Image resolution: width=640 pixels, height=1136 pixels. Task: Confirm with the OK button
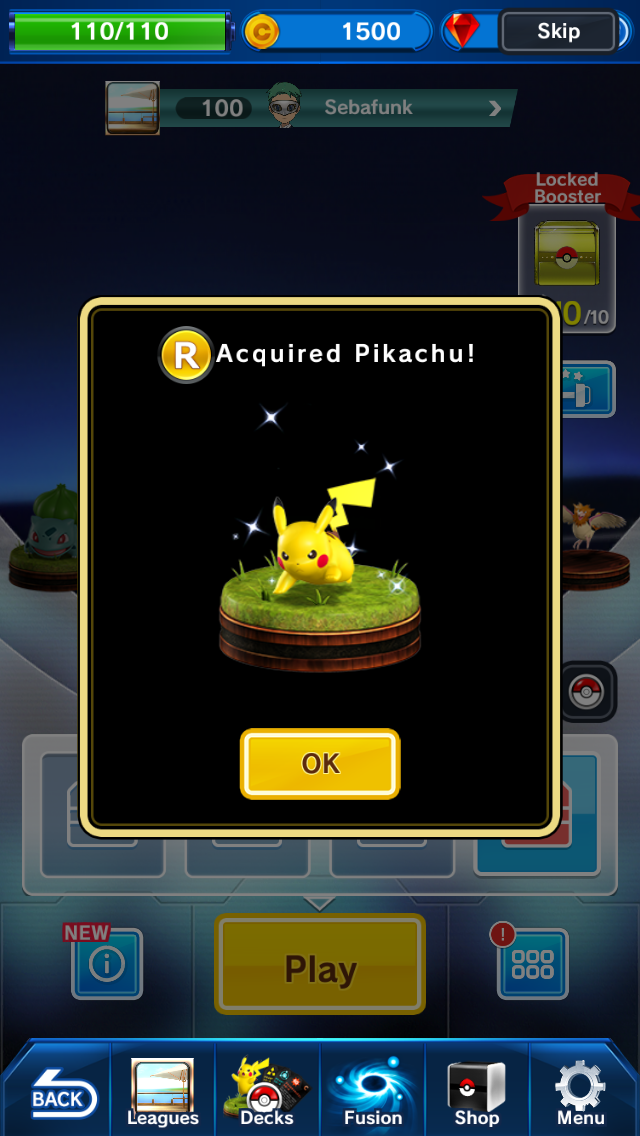[320, 764]
